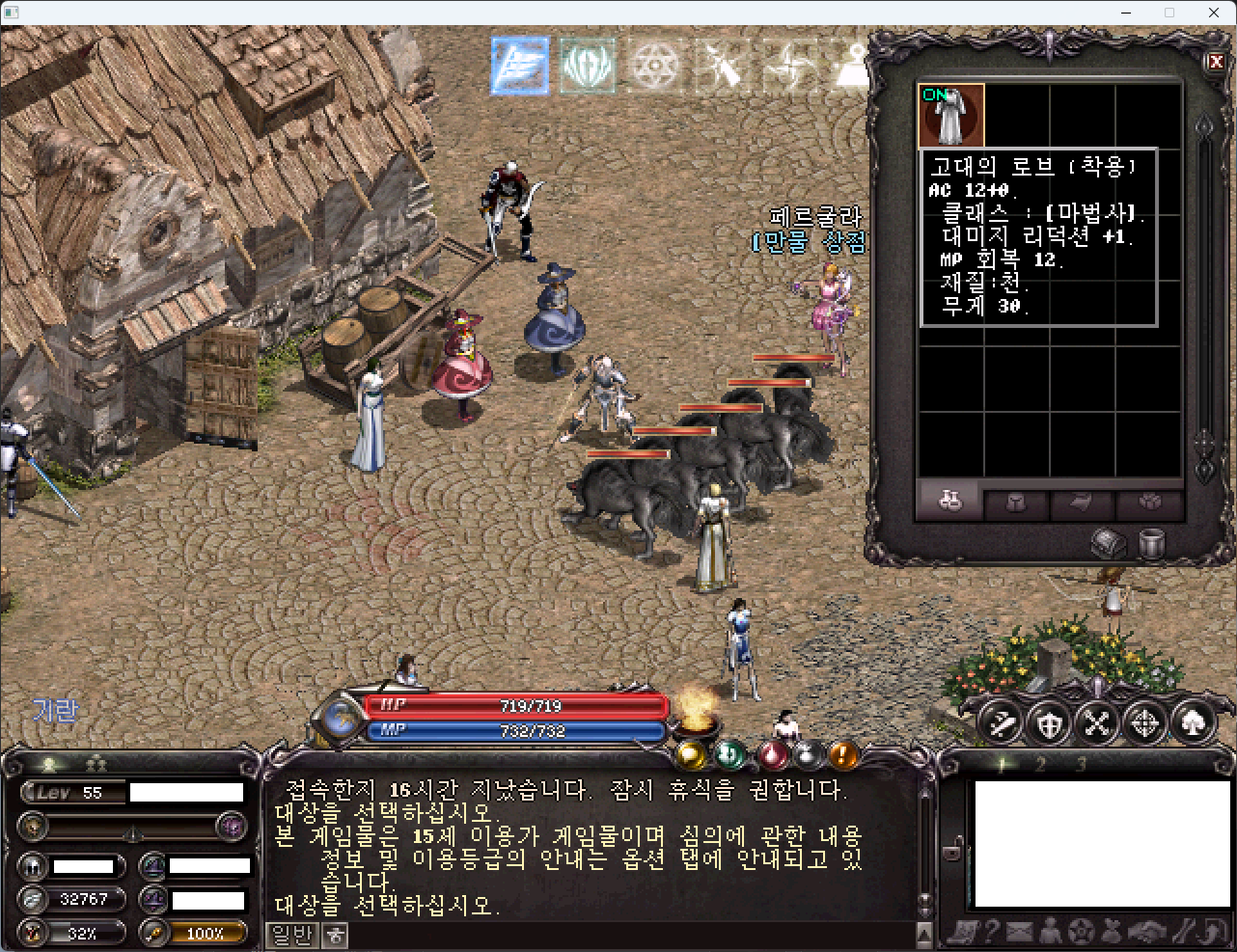Click the crossed swords action button
Image resolution: width=1237 pixels, height=952 pixels.
[x=1097, y=722]
